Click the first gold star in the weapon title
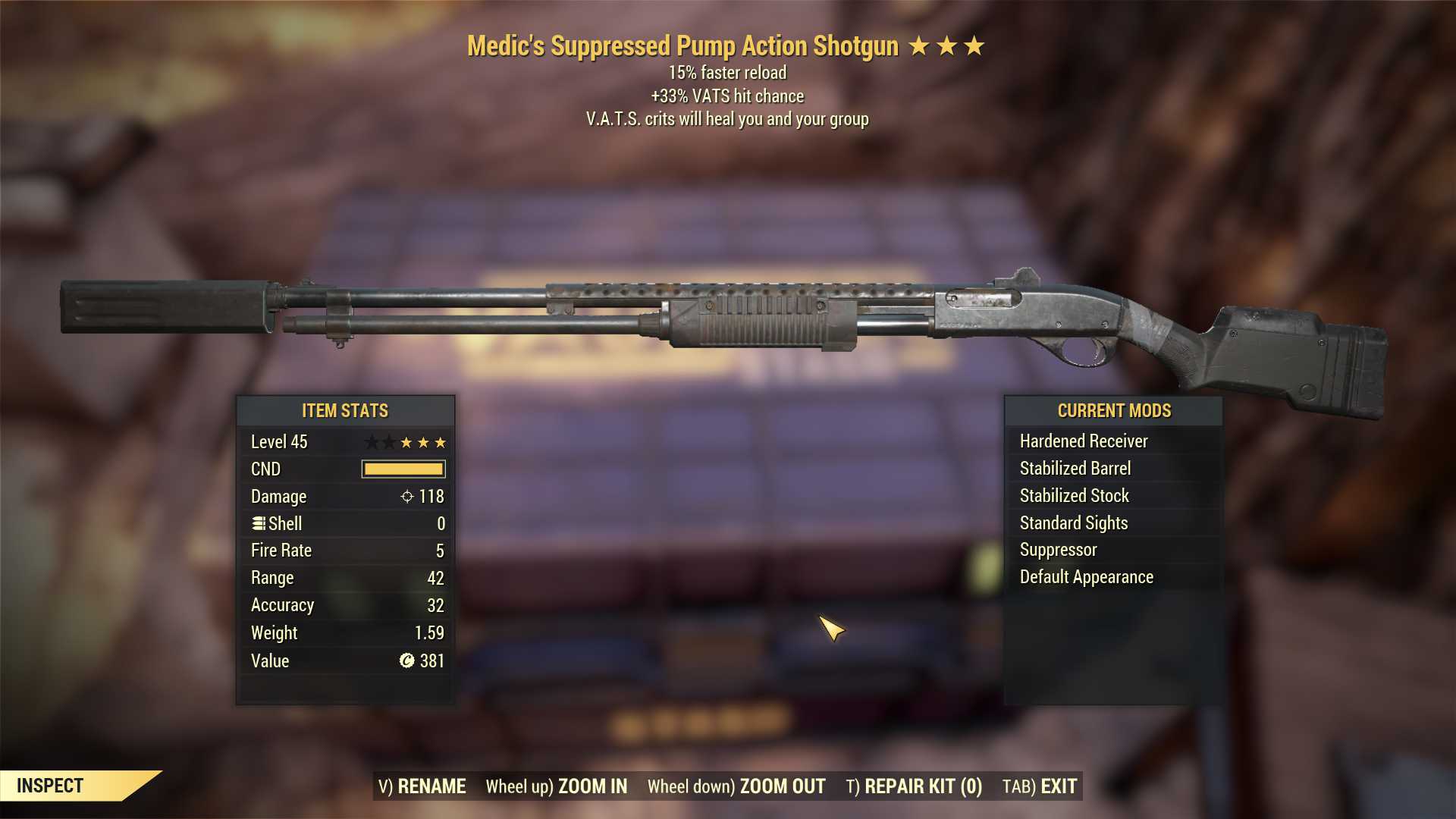Viewport: 1456px width, 819px height. (918, 47)
